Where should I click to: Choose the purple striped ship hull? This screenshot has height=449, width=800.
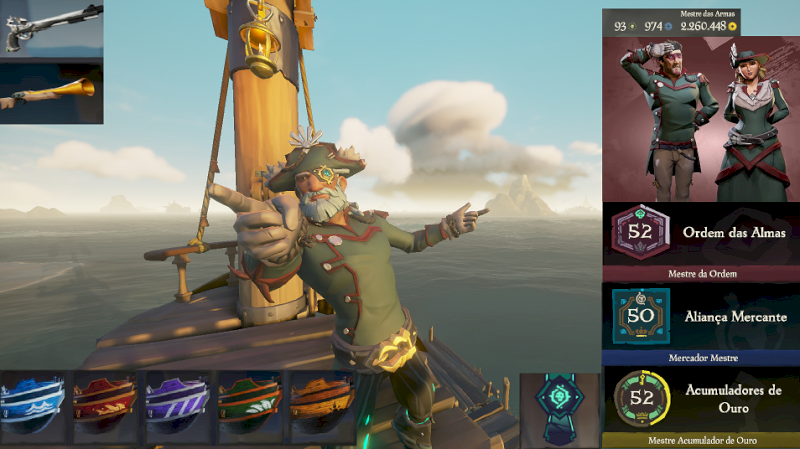[x=179, y=407]
